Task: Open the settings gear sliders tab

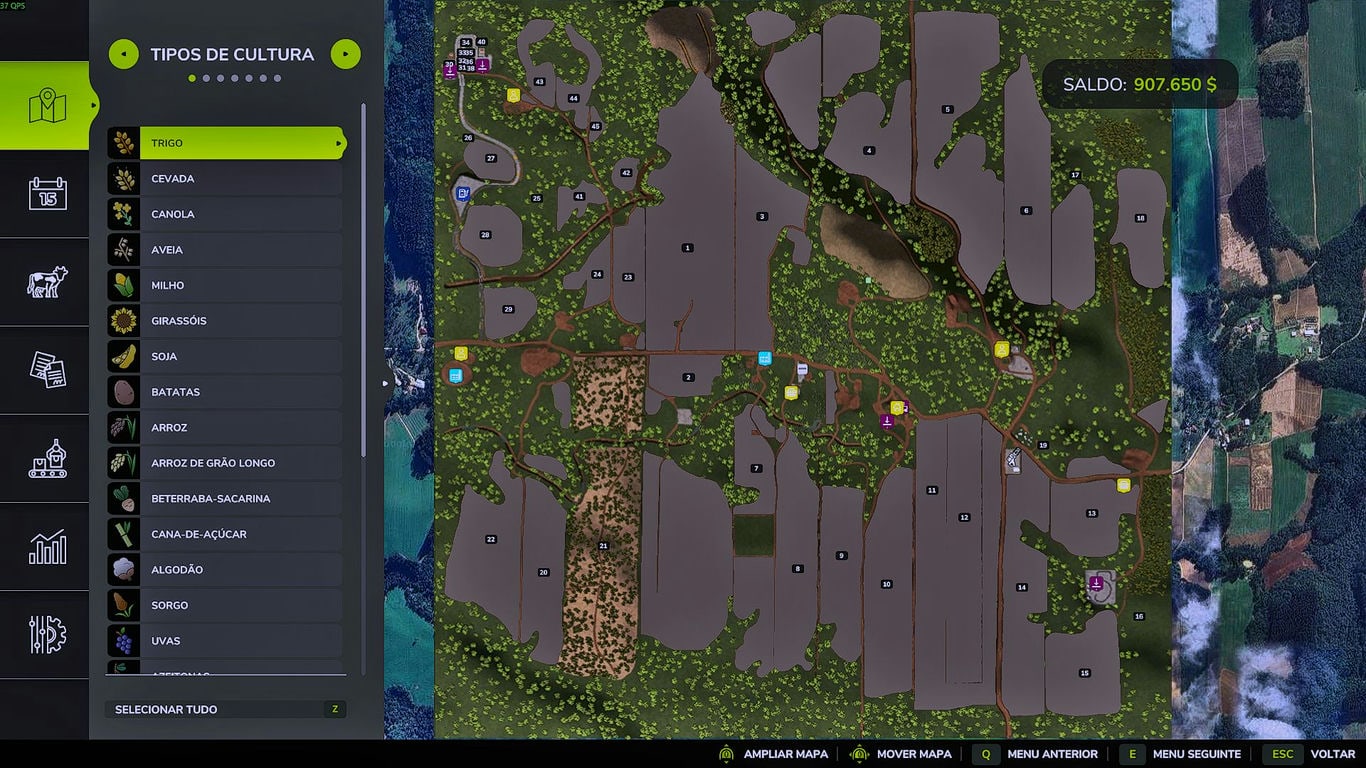Action: [x=47, y=635]
